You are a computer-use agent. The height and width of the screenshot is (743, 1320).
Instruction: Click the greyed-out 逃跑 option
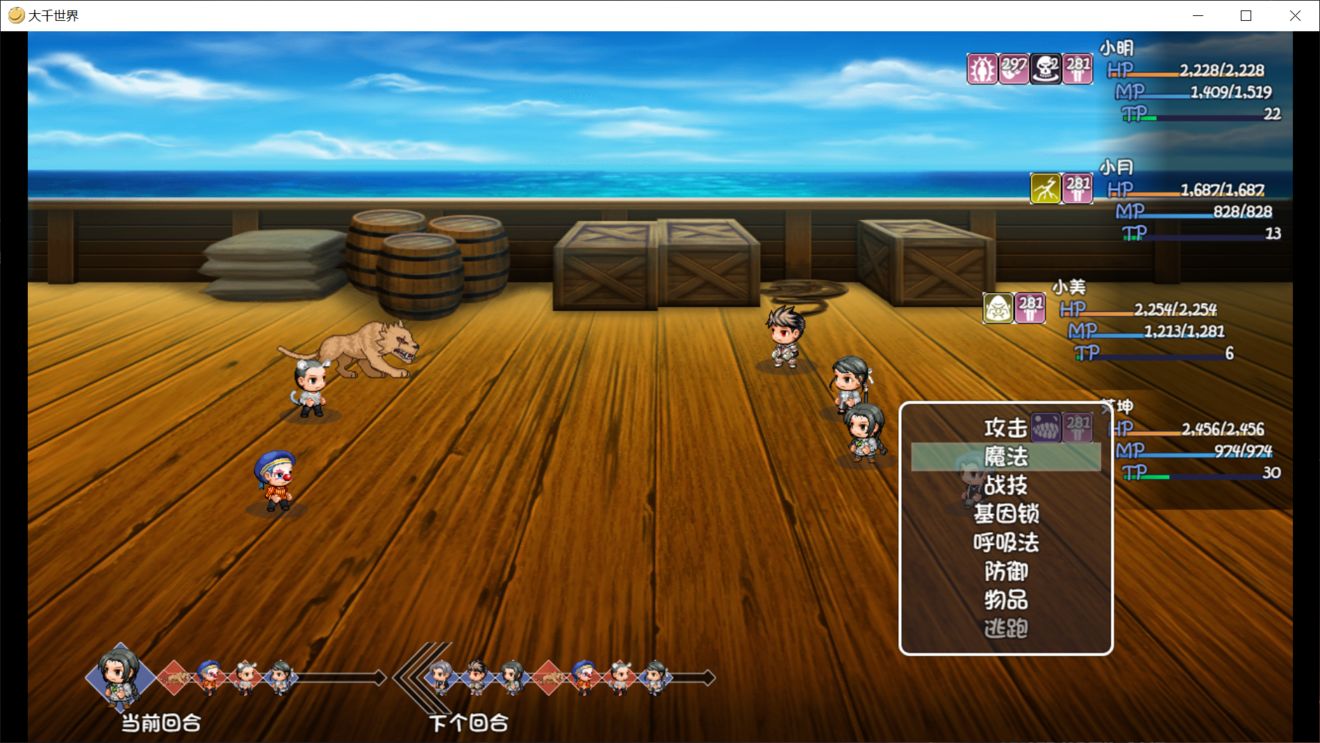(x=1005, y=629)
